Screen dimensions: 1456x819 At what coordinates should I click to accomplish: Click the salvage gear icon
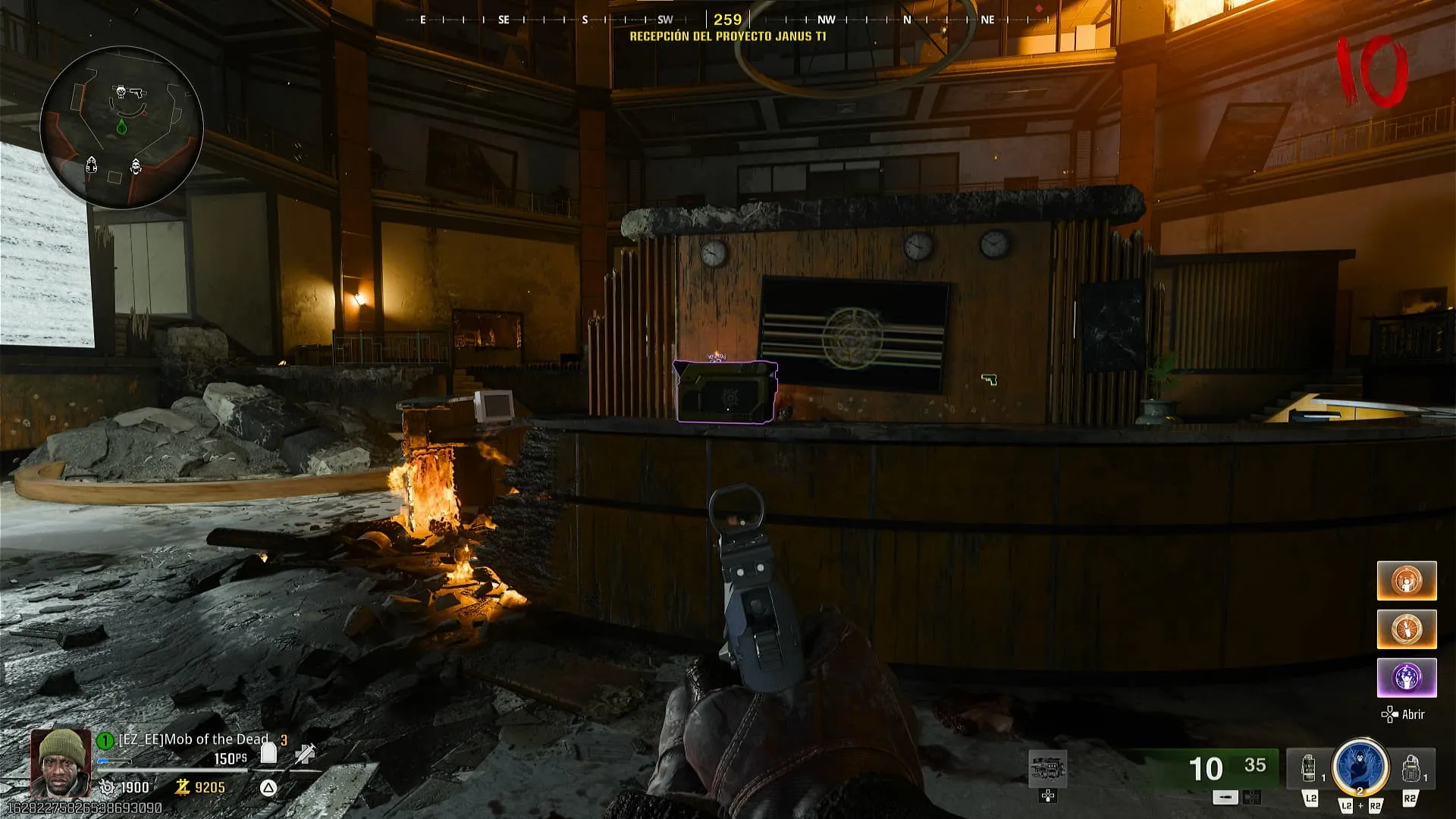[108, 788]
